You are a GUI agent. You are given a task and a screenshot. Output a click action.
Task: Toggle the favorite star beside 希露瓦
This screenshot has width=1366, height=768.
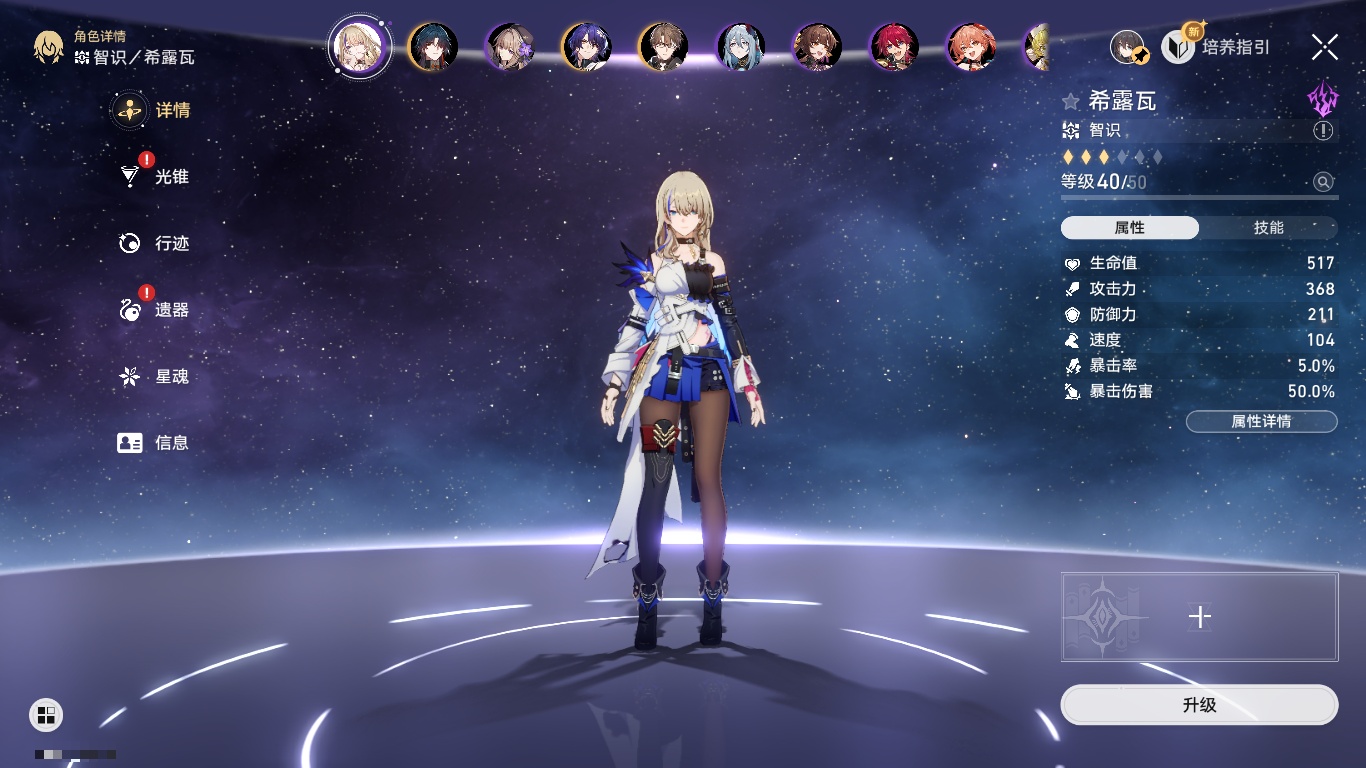(1071, 101)
